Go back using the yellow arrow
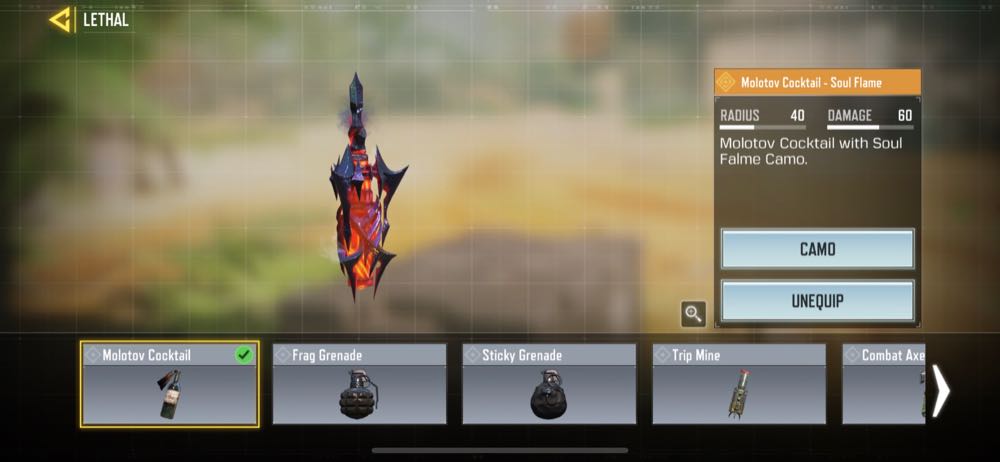This screenshot has width=1000, height=462. click(61, 19)
